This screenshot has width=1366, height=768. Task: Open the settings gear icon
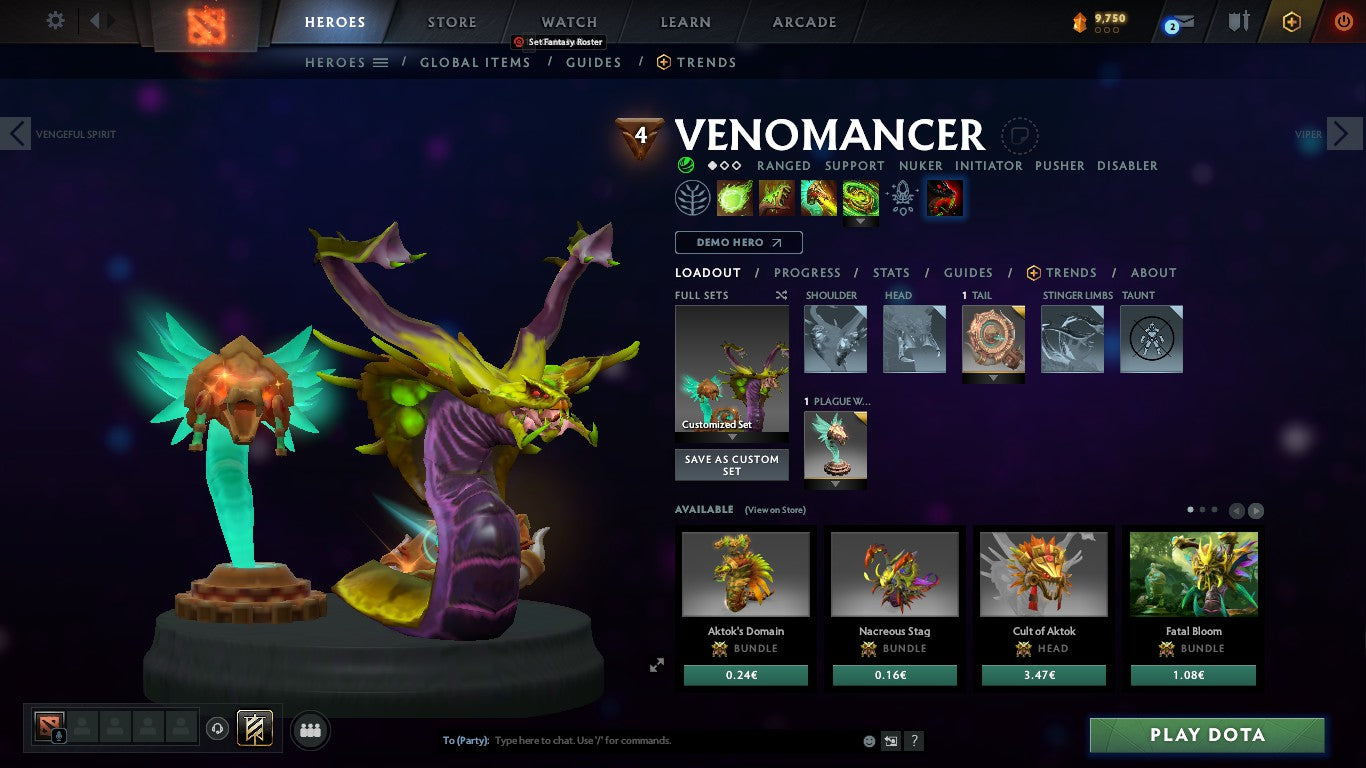[x=55, y=19]
